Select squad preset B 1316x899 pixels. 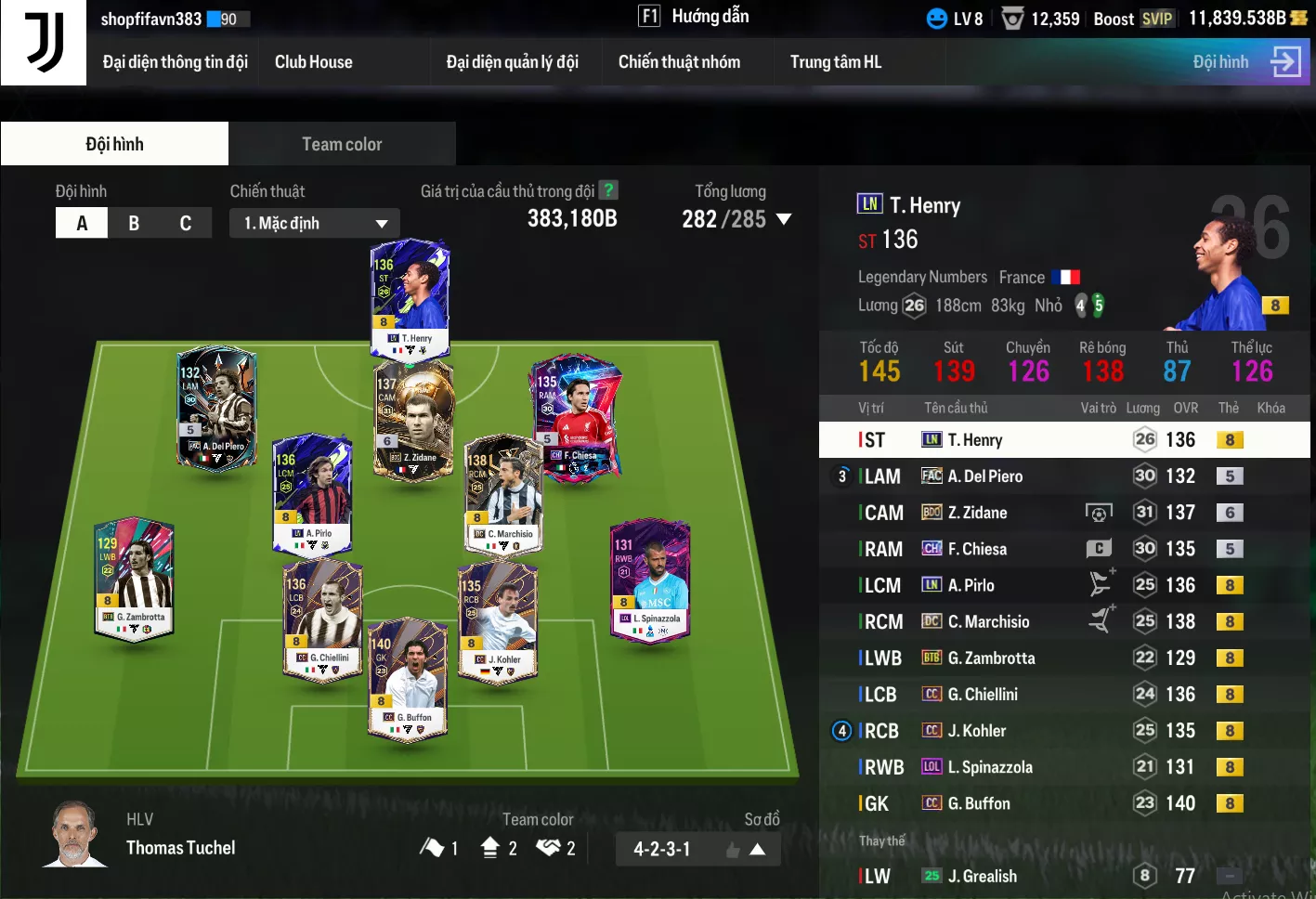(x=134, y=223)
